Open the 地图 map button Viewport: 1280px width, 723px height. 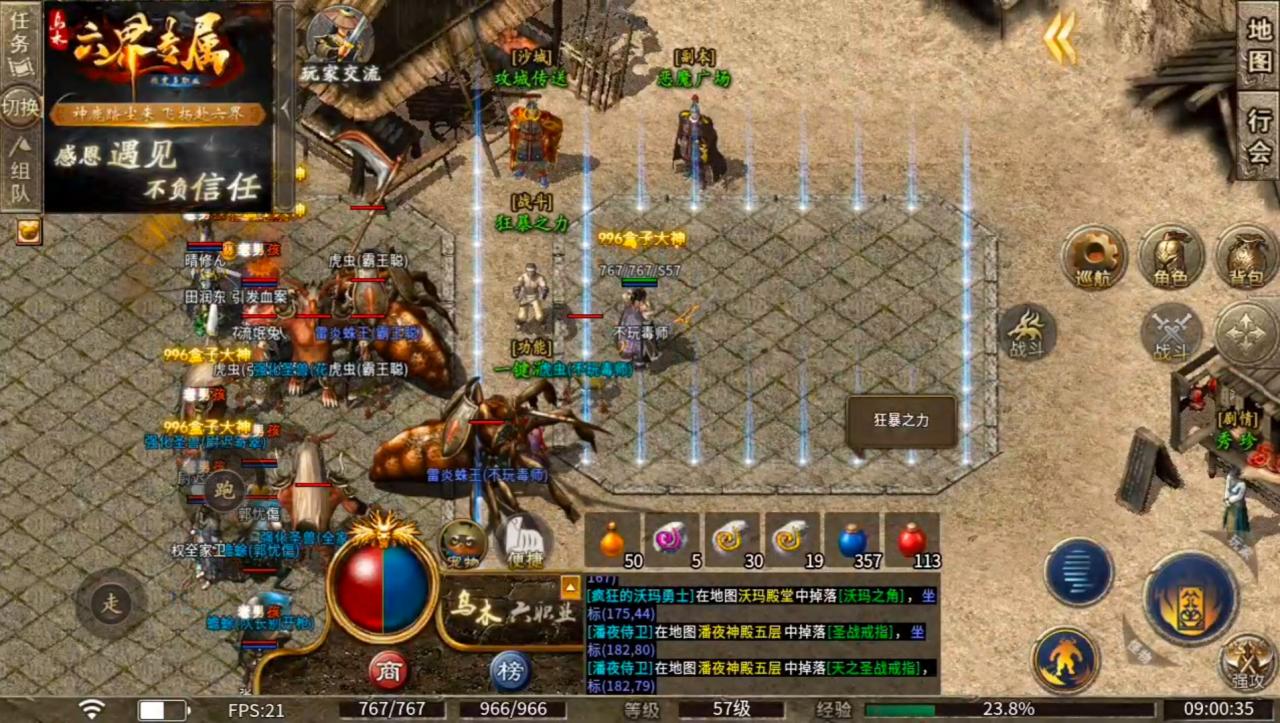tap(1259, 45)
